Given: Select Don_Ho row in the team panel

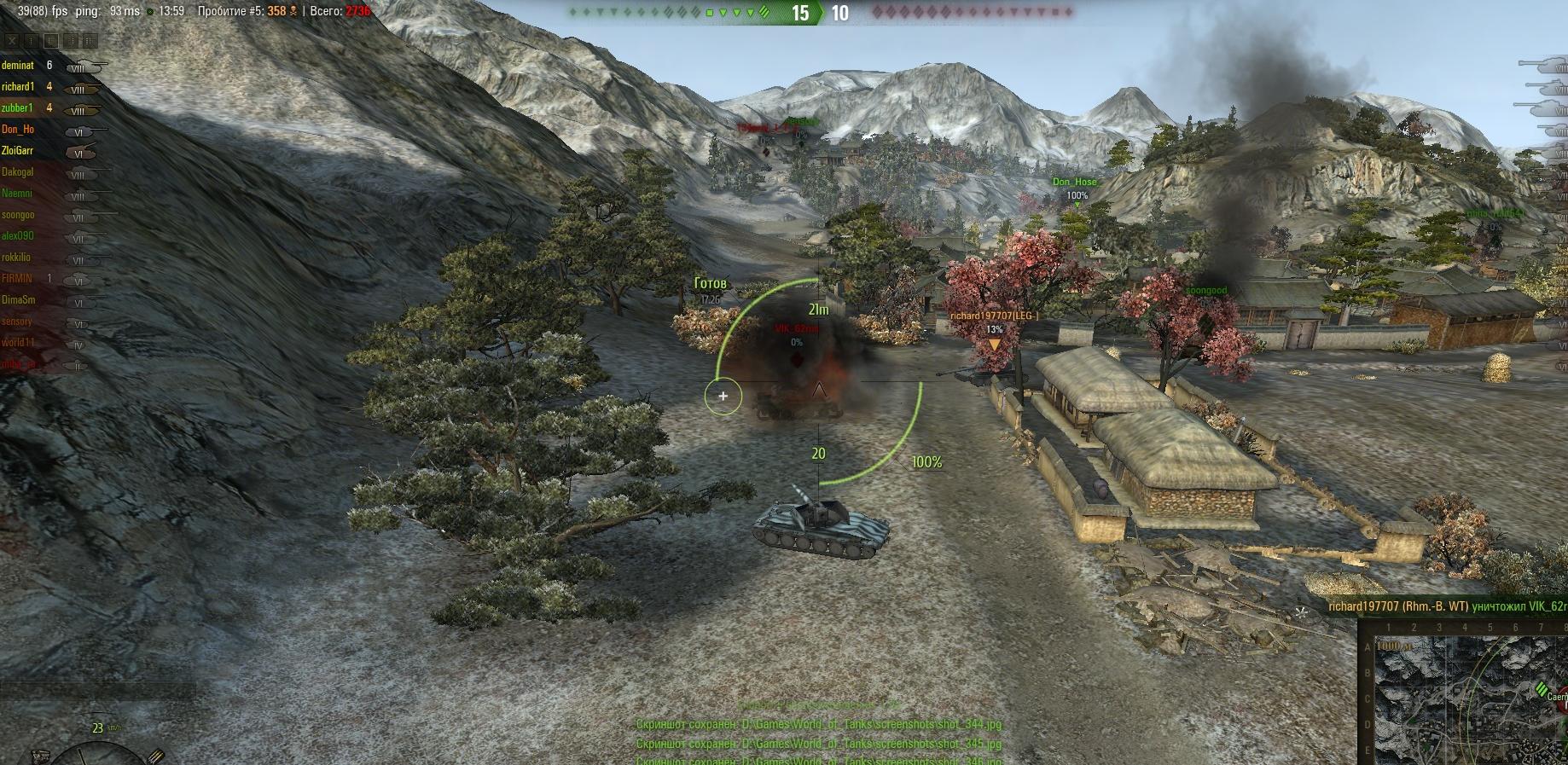Looking at the screenshot, I should coord(18,130).
